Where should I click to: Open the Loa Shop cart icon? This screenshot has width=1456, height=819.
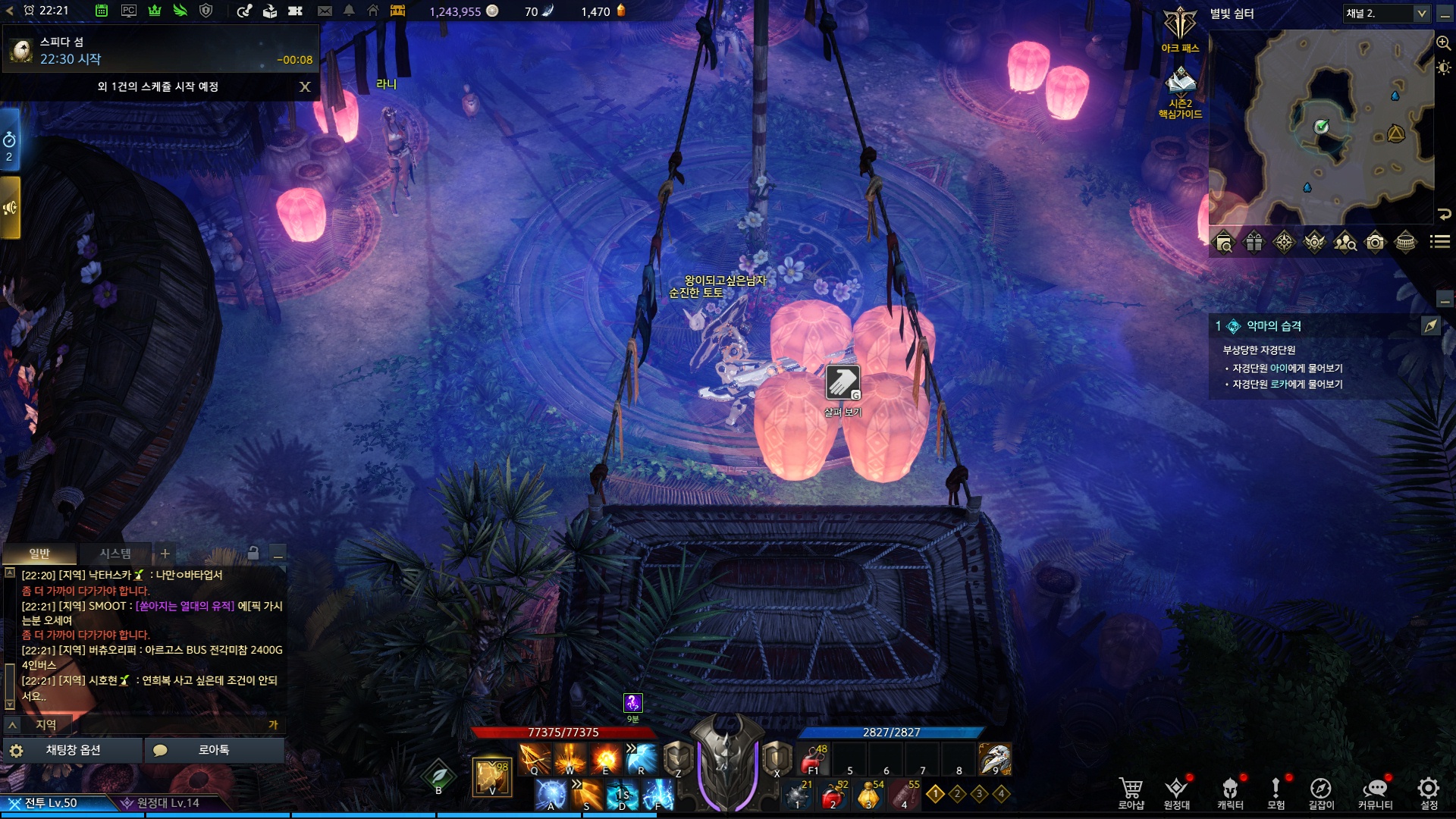(1131, 791)
